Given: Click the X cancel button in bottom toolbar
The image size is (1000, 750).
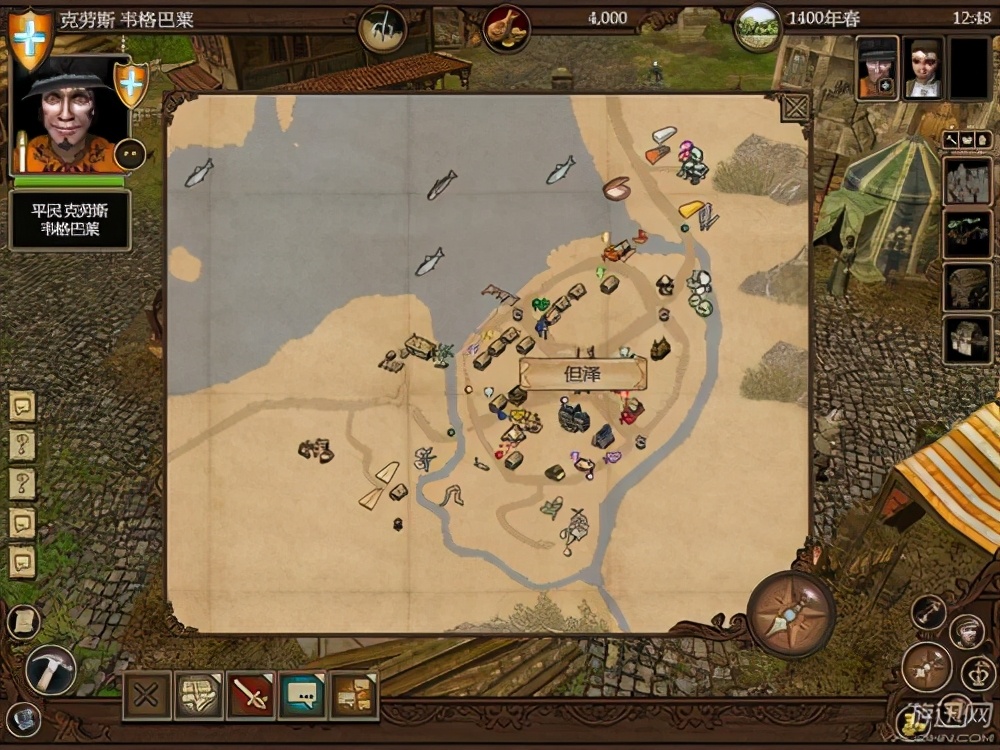Looking at the screenshot, I should (147, 694).
